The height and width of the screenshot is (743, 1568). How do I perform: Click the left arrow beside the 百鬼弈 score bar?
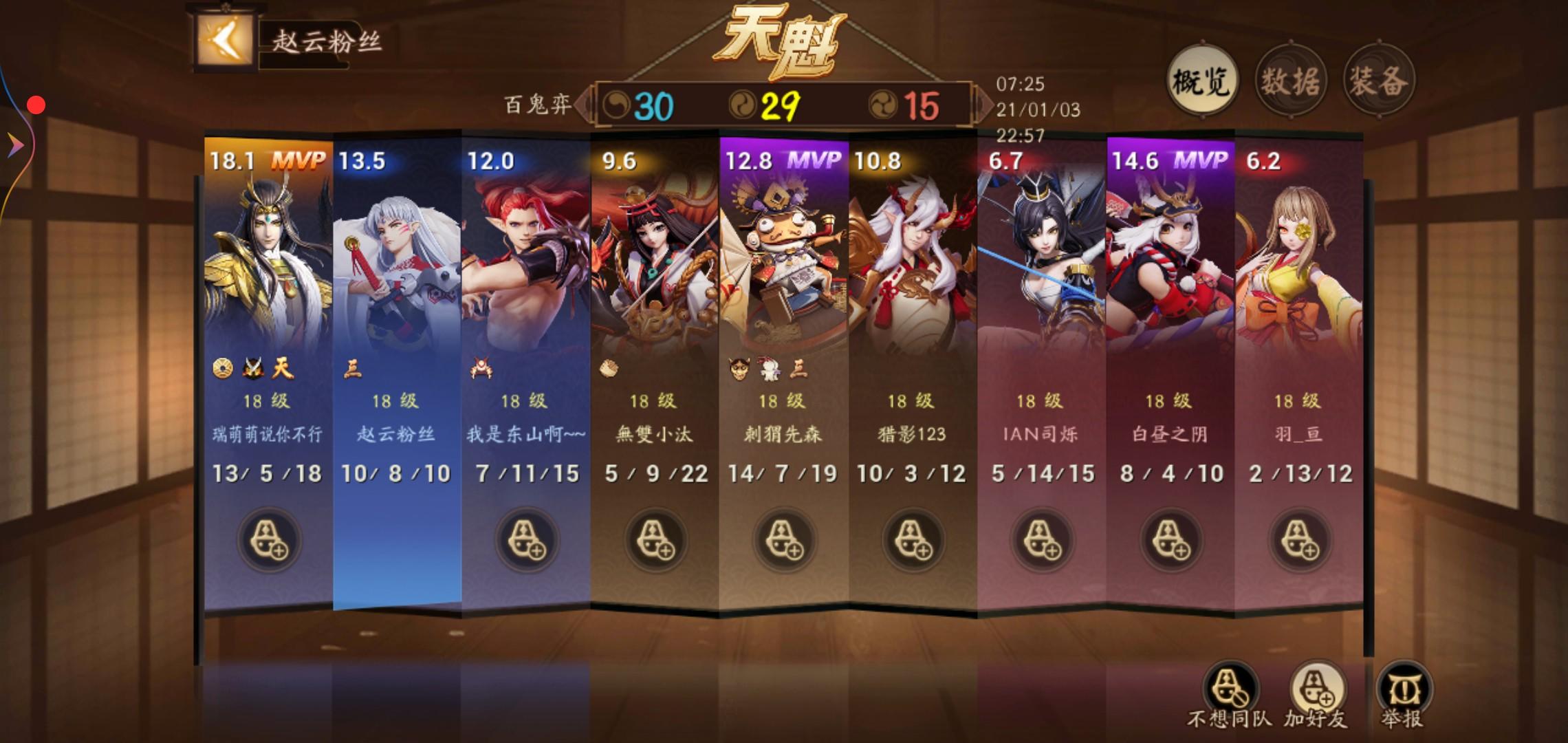[582, 103]
